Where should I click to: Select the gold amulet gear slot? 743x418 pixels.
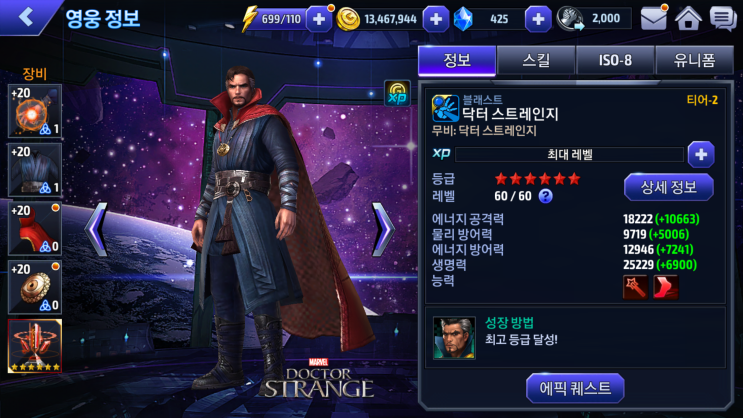tap(35, 285)
